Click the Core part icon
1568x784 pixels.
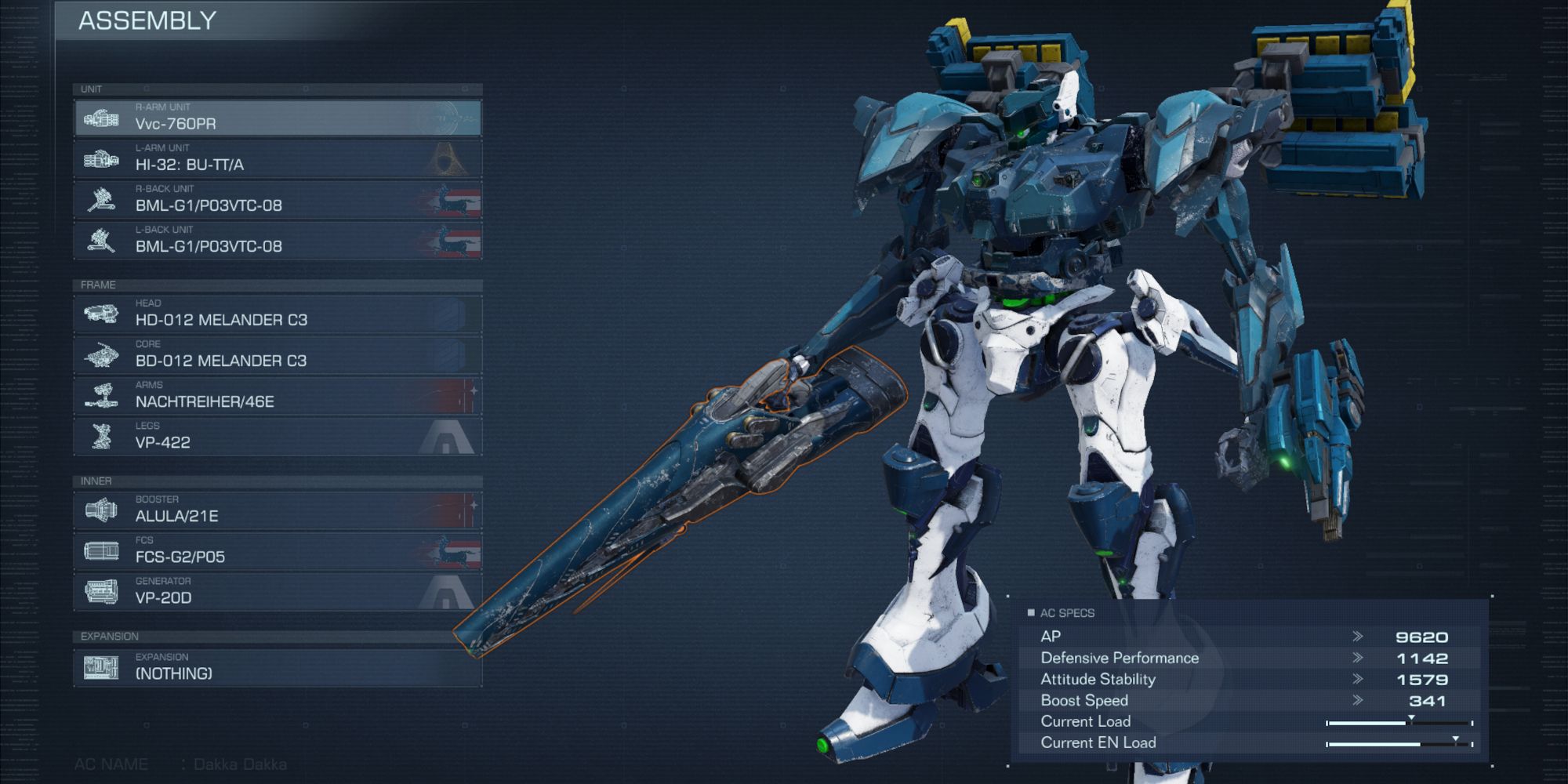point(102,354)
